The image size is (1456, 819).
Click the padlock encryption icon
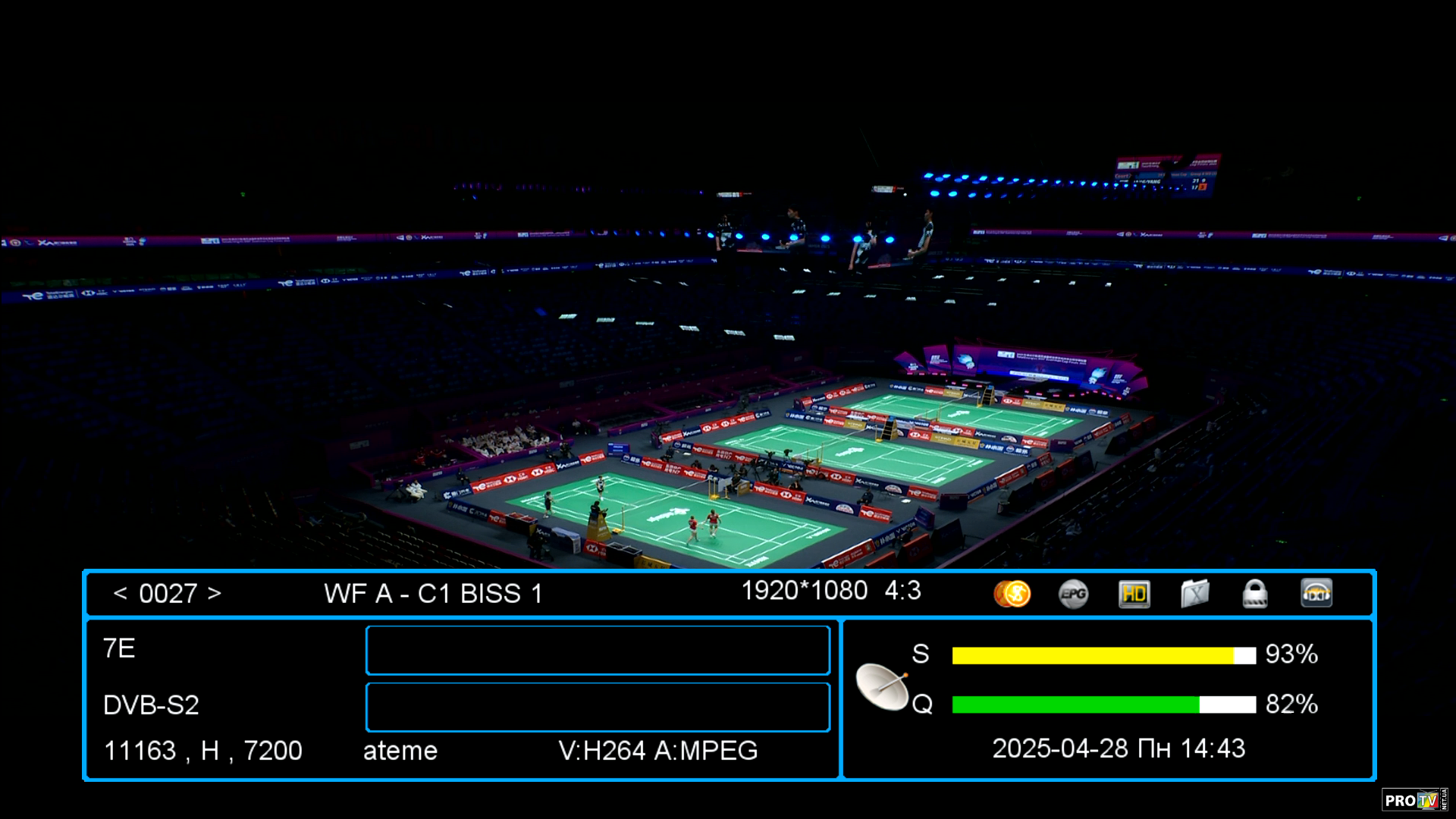pos(1255,594)
